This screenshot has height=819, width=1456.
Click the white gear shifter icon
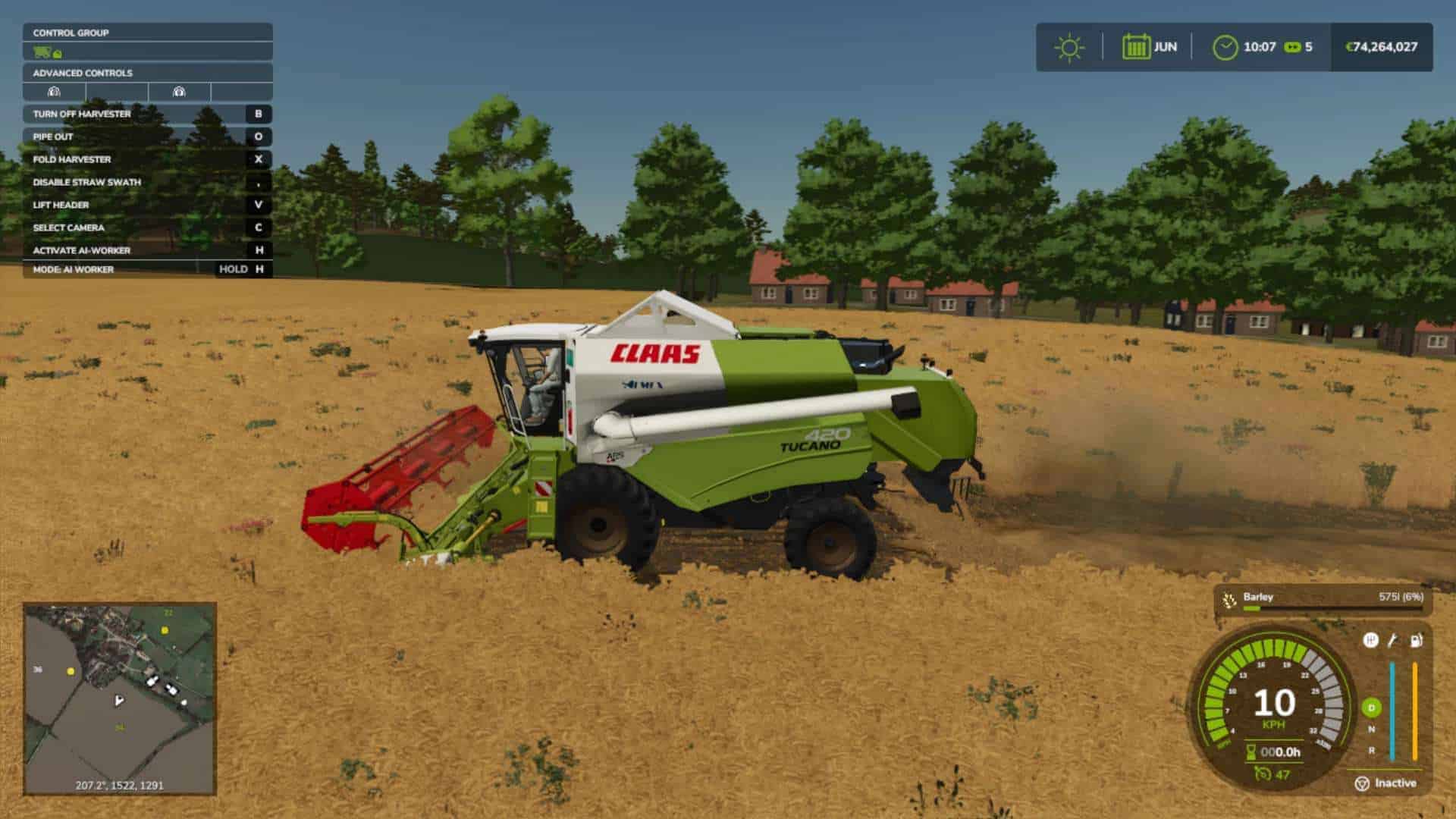1370,640
